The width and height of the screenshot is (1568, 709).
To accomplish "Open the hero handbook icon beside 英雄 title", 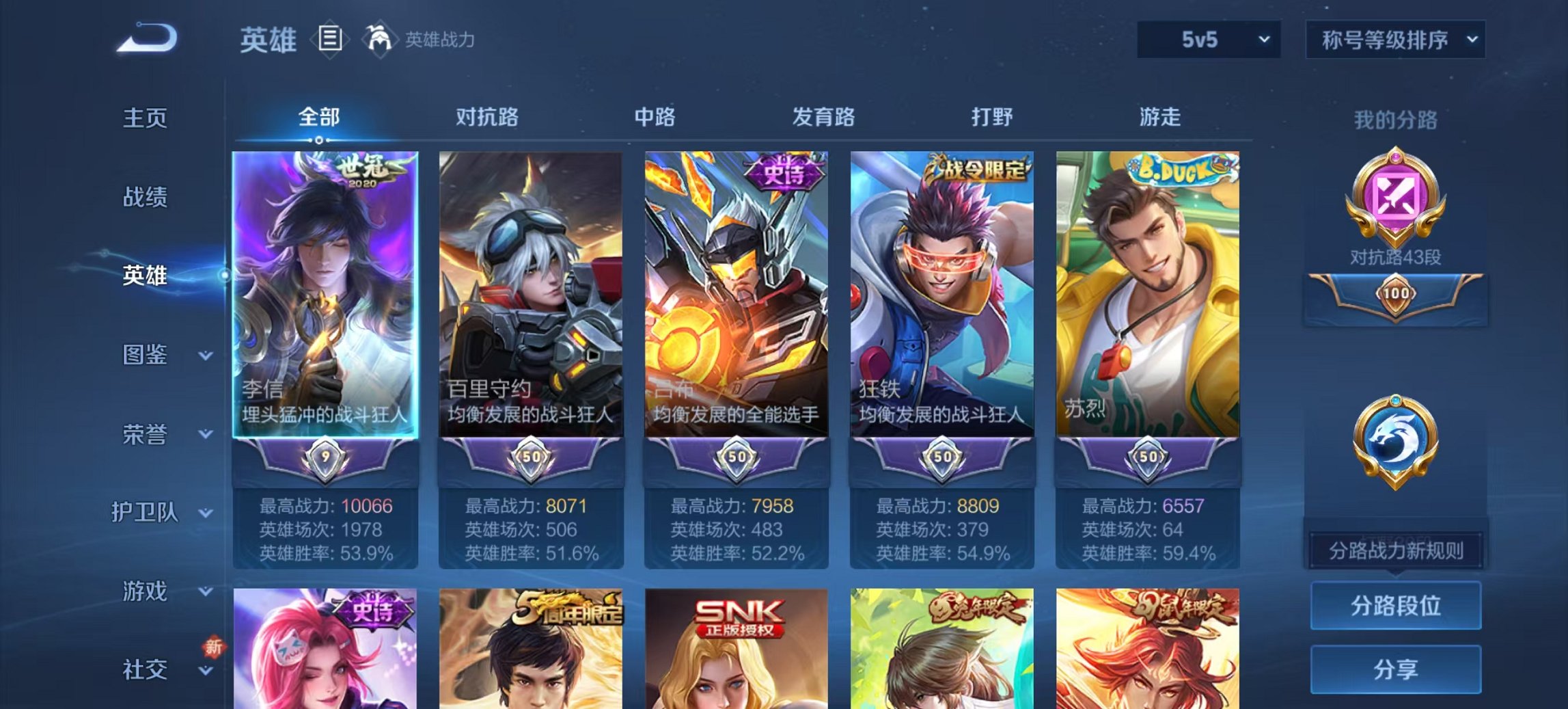I will point(331,40).
